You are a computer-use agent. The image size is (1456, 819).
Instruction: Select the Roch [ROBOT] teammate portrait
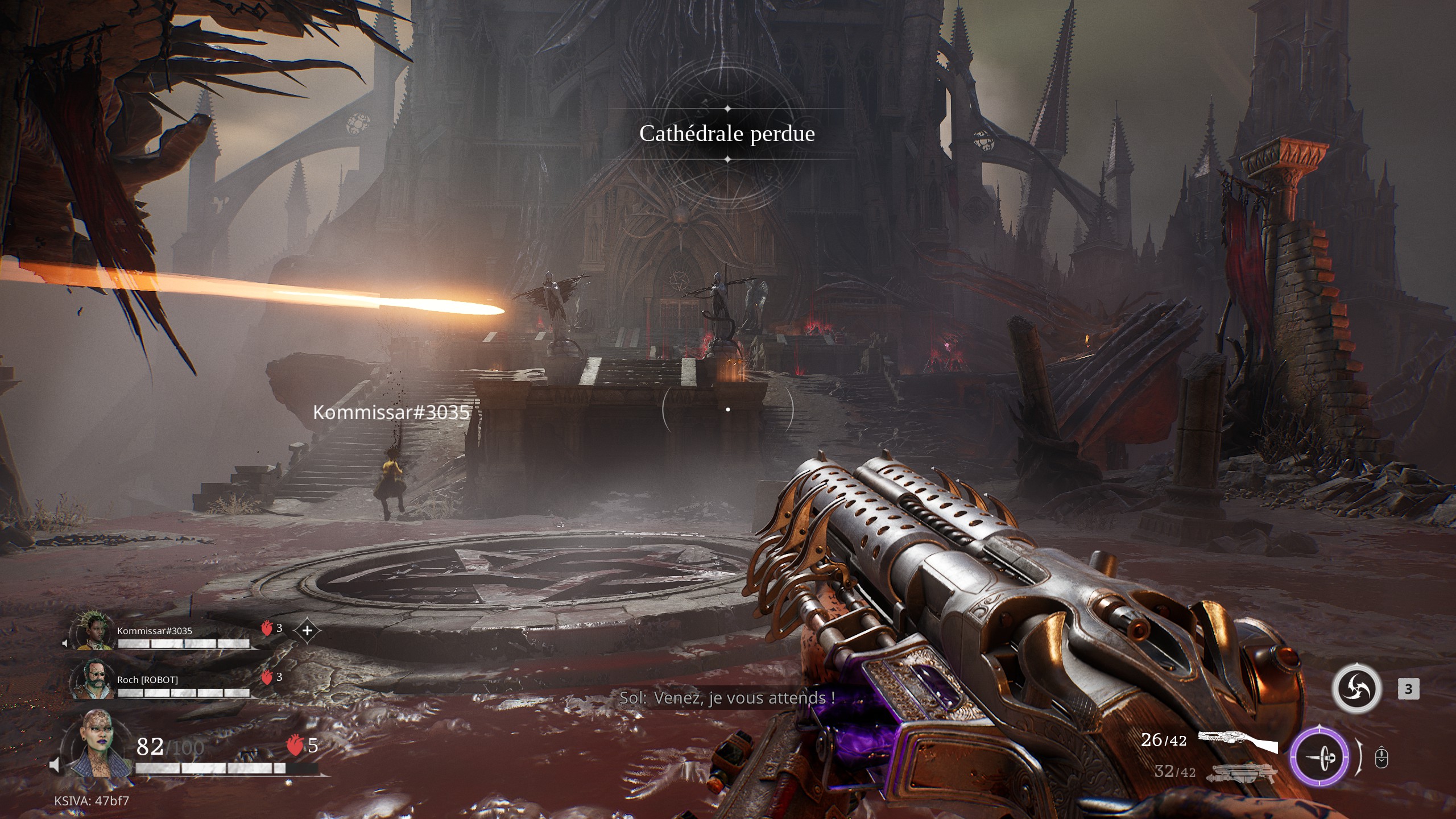pyautogui.click(x=89, y=680)
